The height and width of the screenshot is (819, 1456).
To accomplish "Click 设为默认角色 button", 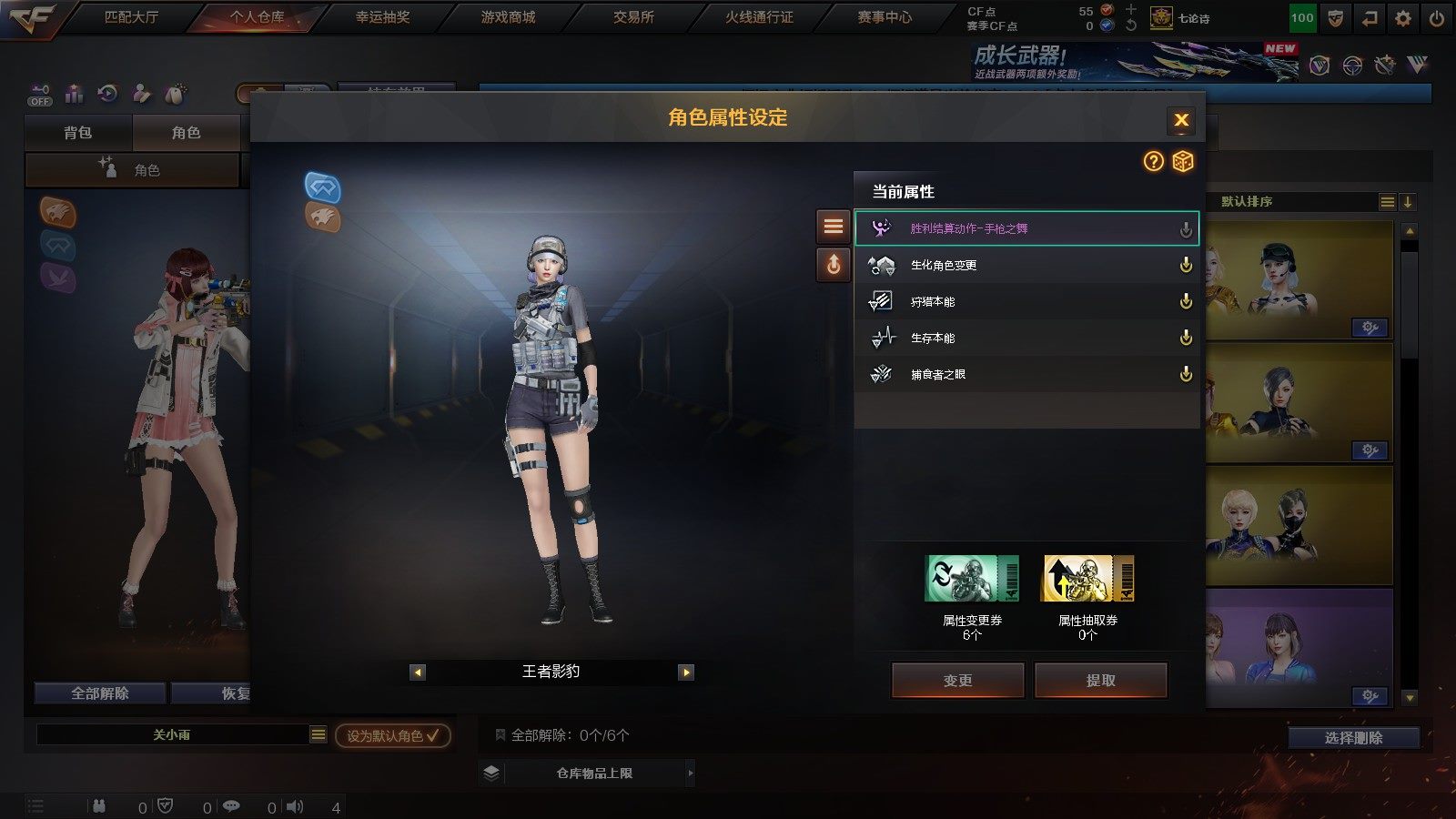I will 392,735.
